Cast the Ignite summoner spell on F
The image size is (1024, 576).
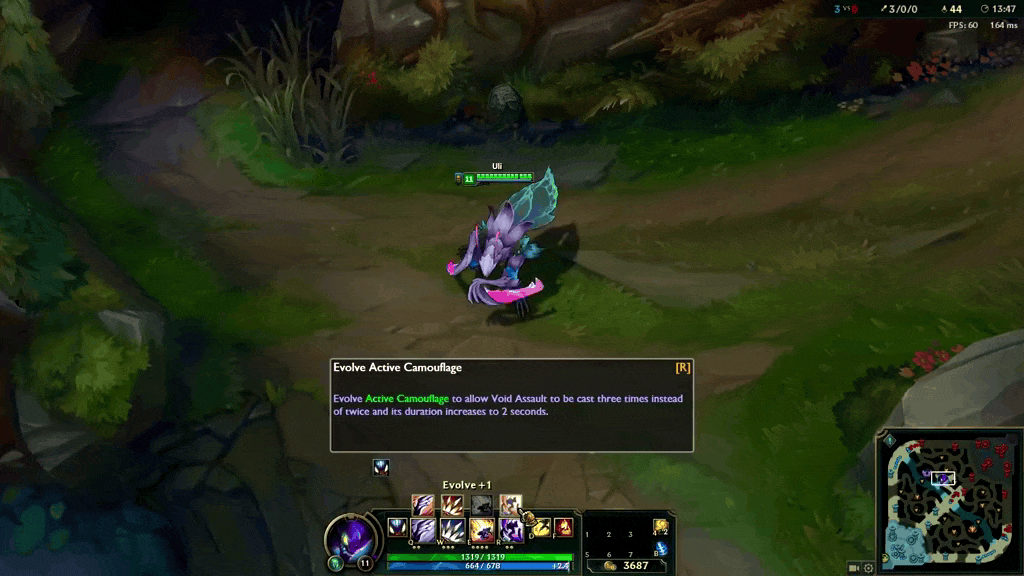point(564,527)
